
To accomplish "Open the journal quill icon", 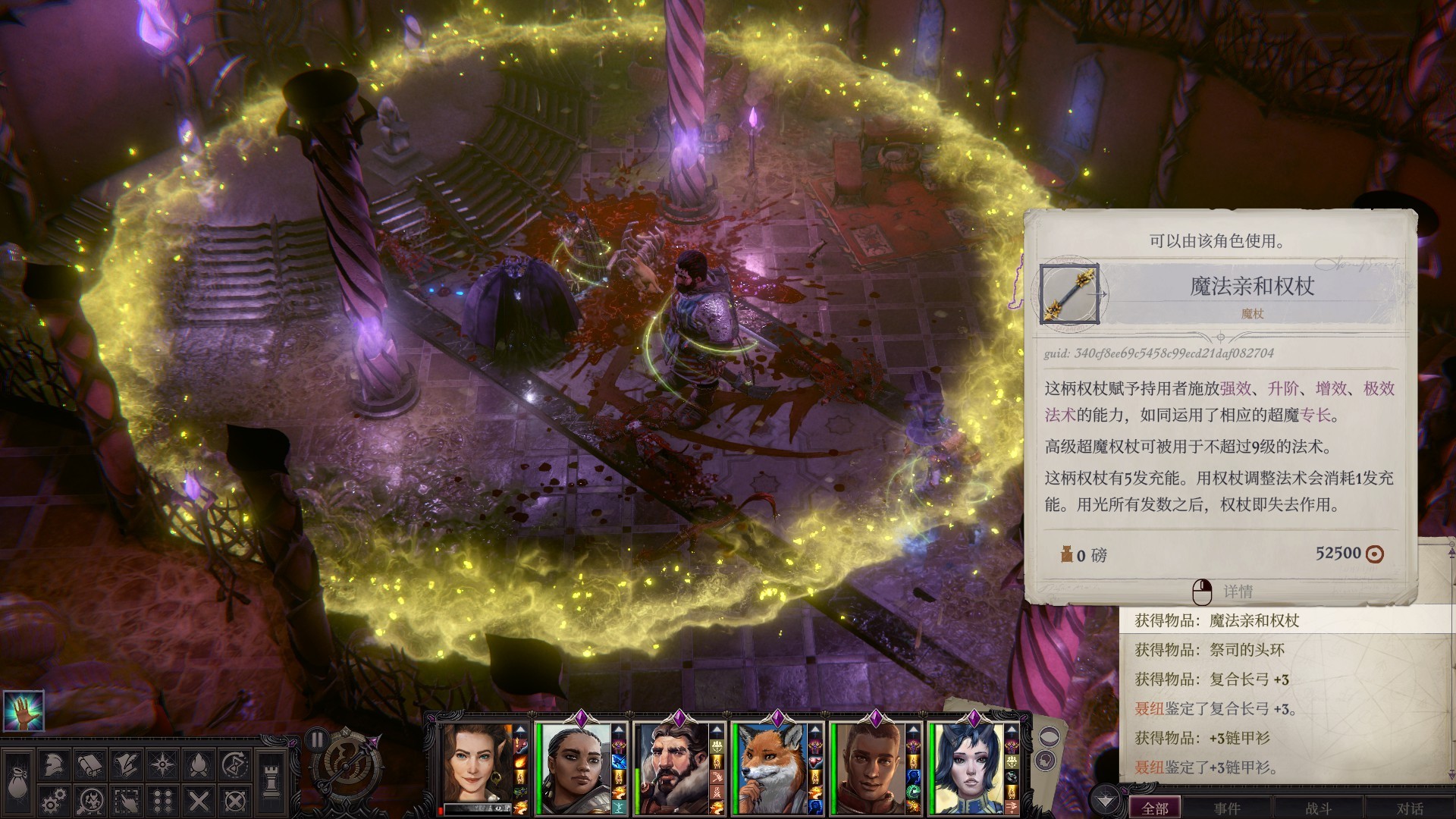I will point(126,765).
